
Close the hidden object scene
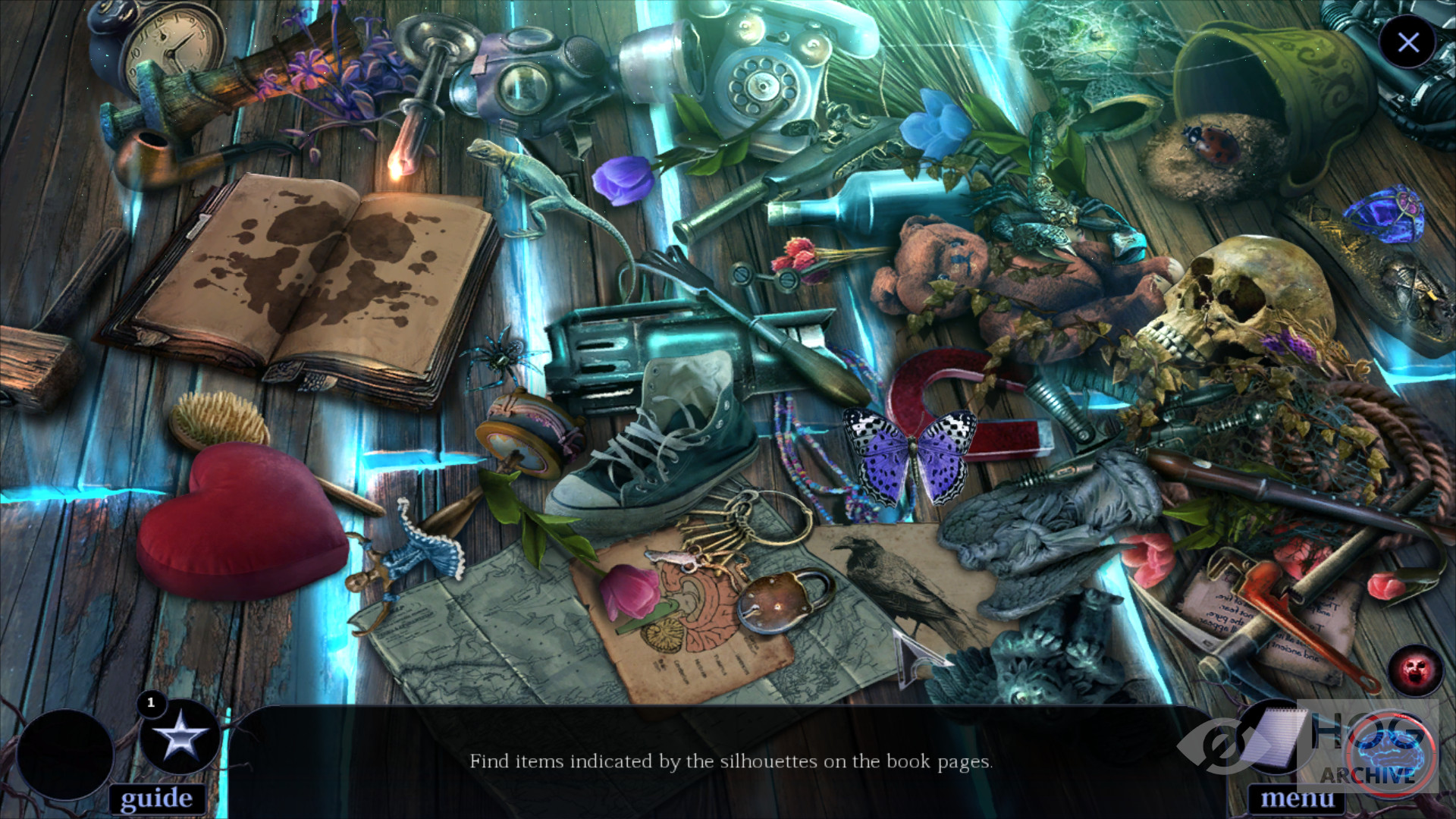tap(1407, 42)
